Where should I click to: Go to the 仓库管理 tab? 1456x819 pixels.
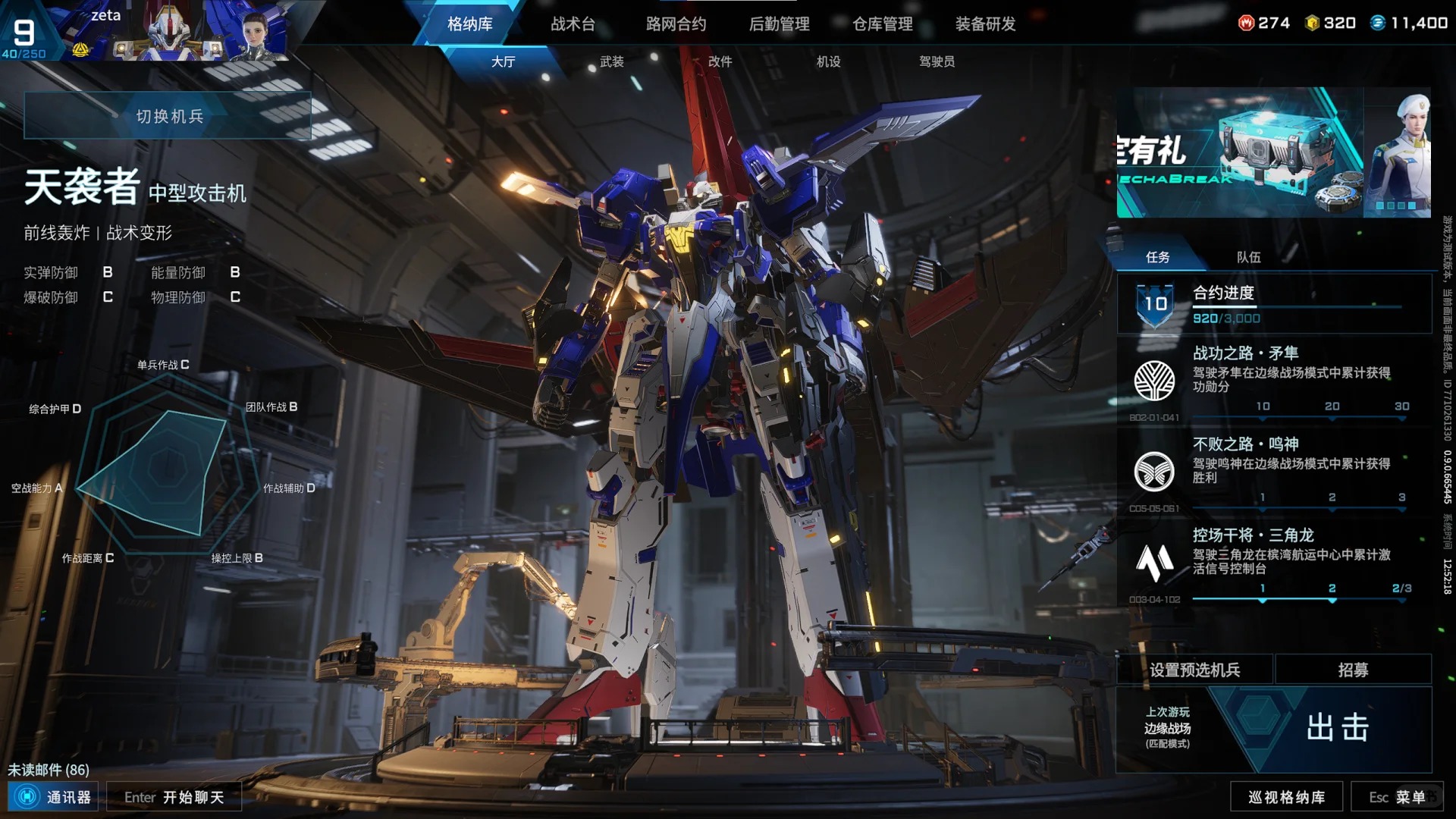click(882, 24)
